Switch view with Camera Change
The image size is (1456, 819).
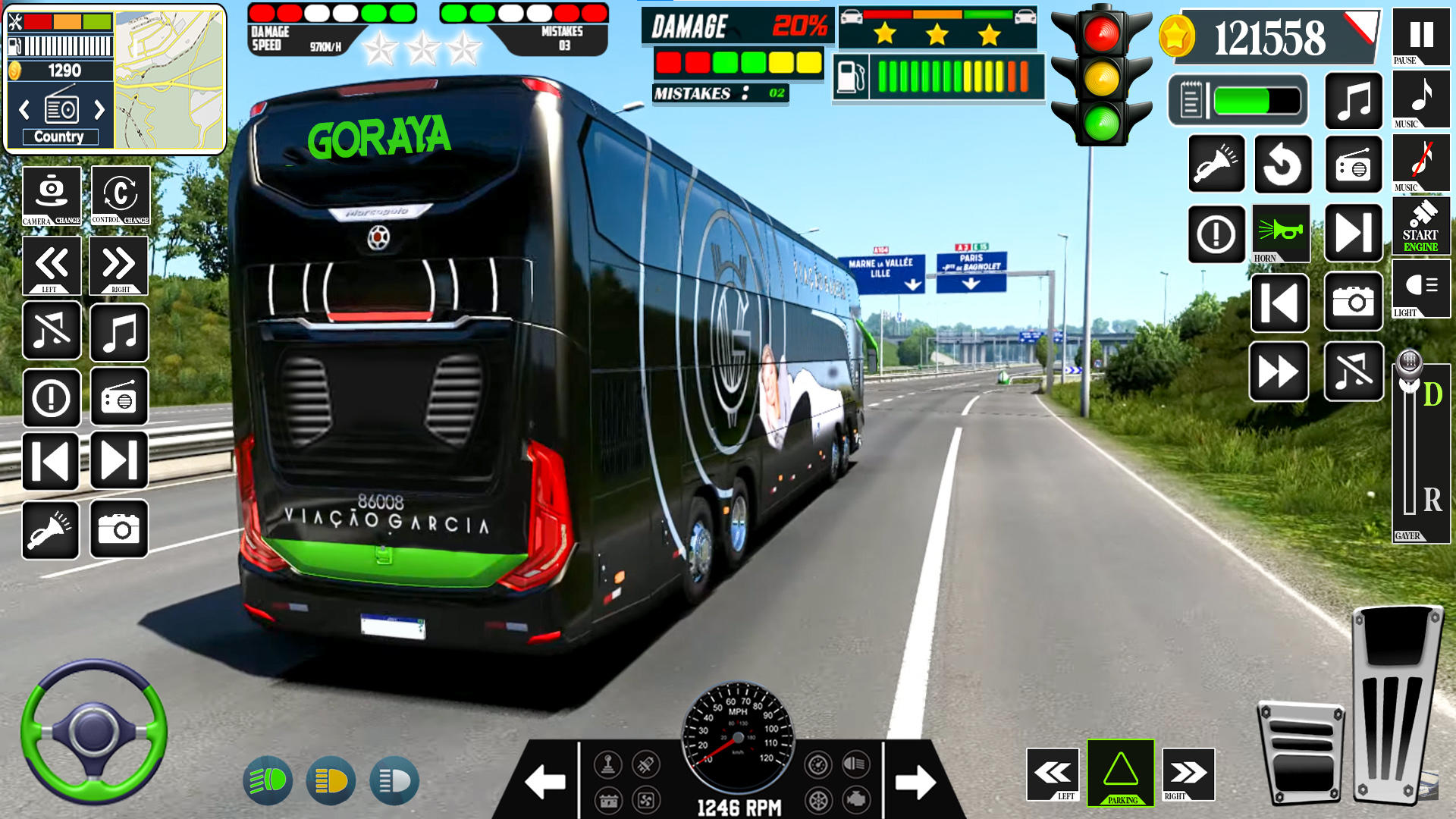point(52,196)
